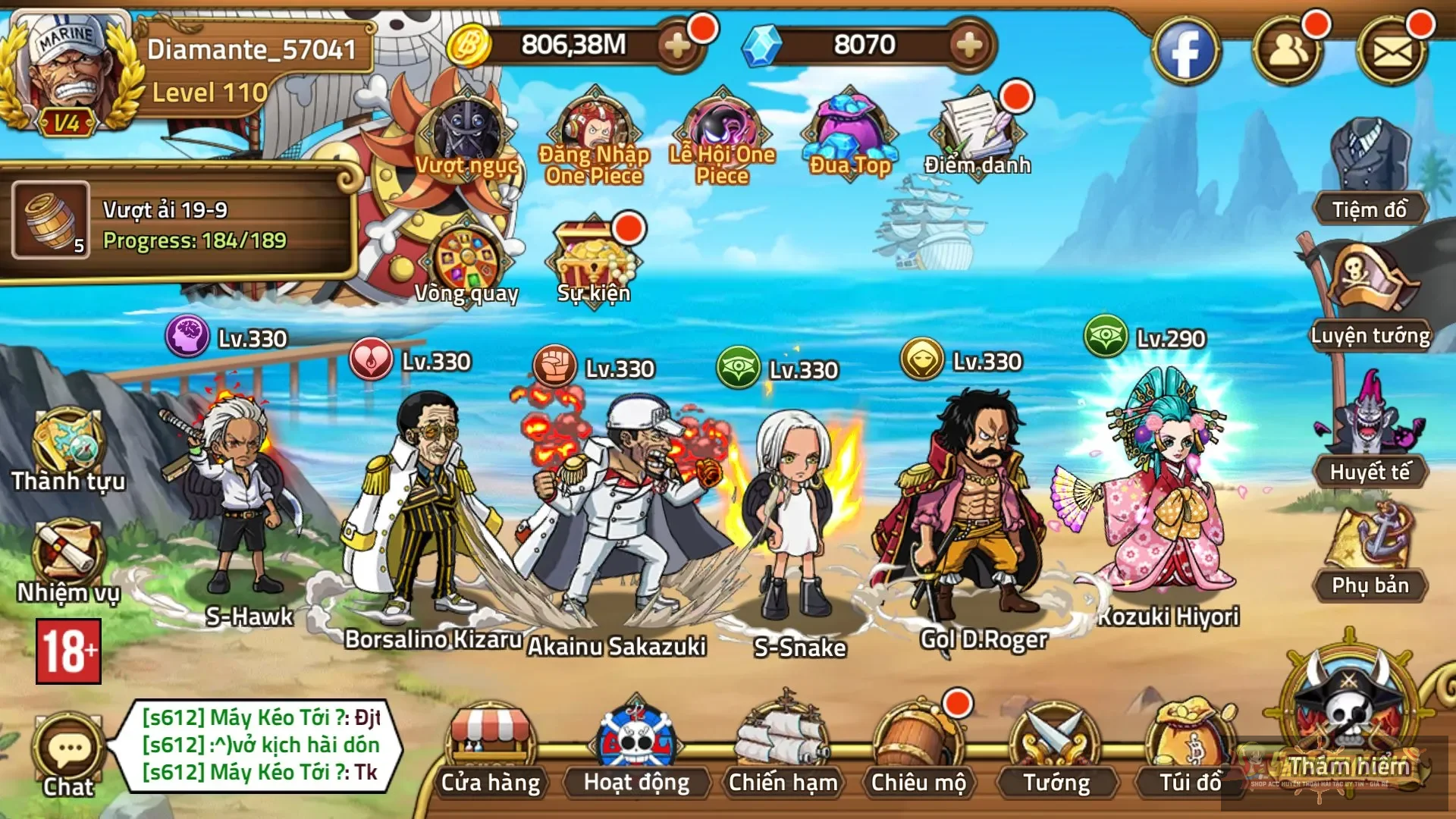Open the Nhiệm vụ missions scroll
The image size is (1456, 819).
(68, 561)
